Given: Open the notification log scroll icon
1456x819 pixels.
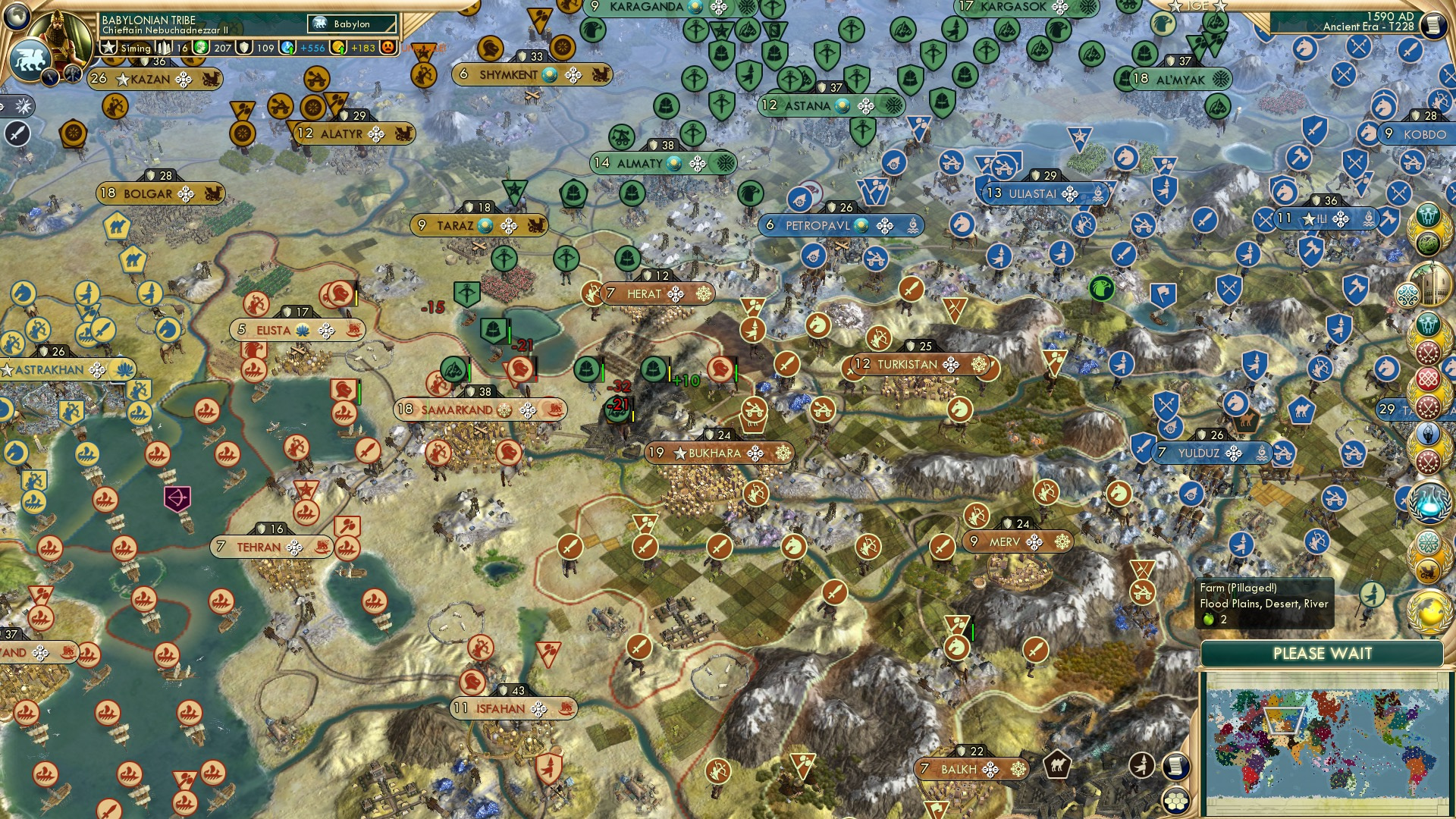Looking at the screenshot, I should [1177, 766].
